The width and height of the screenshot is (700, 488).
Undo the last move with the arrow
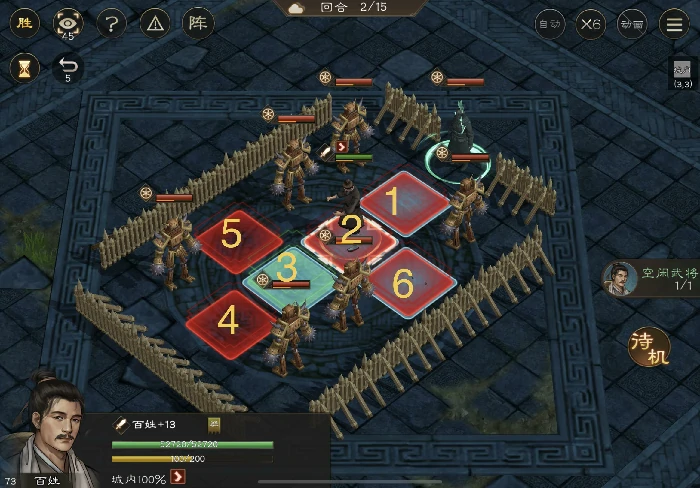click(68, 66)
